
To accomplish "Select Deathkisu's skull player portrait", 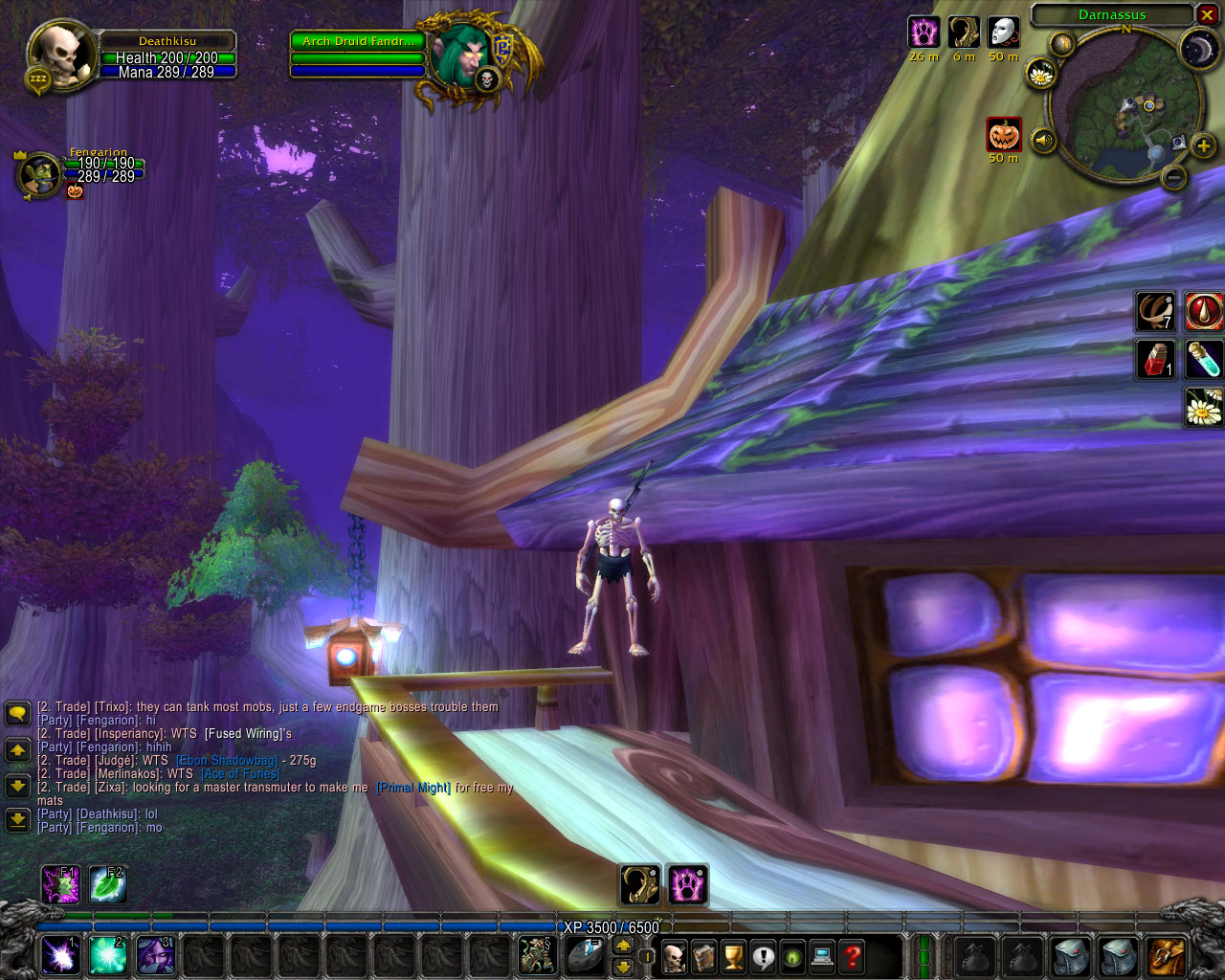I will [61, 56].
